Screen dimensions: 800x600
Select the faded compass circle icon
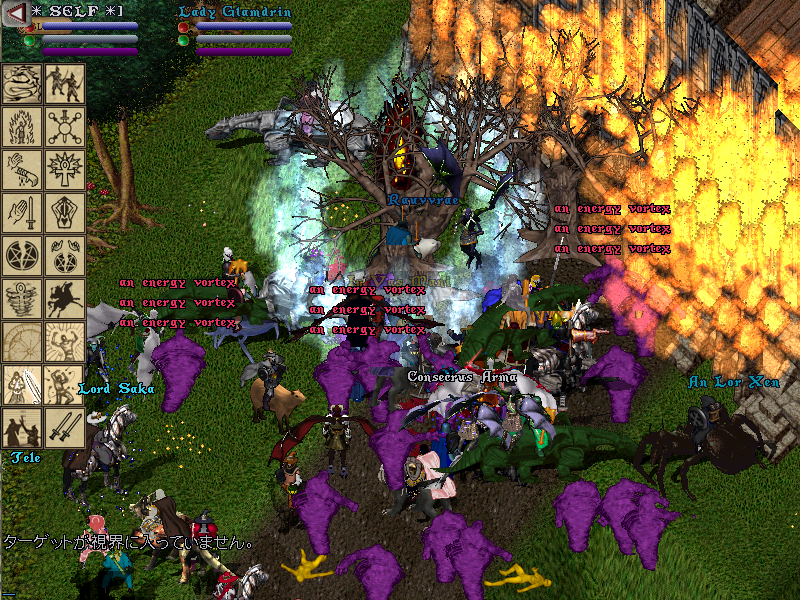(22, 341)
